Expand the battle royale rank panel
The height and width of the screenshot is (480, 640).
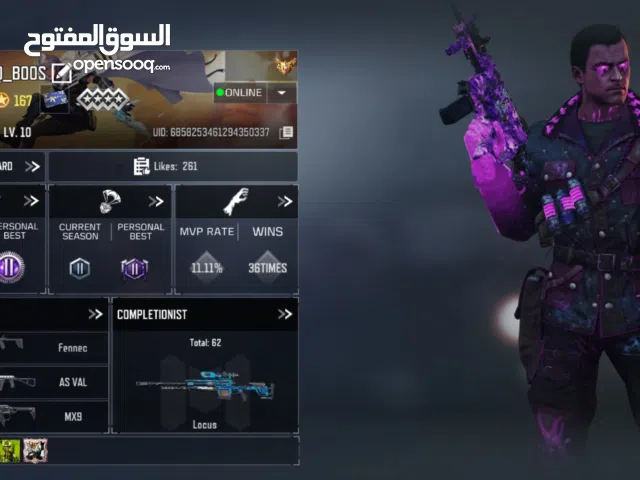point(157,201)
